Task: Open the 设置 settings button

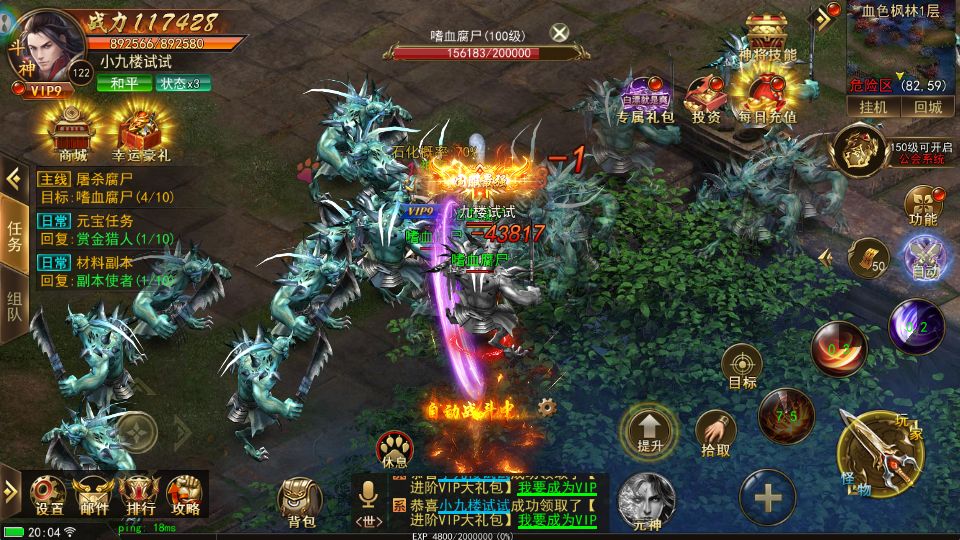Action: tap(48, 494)
